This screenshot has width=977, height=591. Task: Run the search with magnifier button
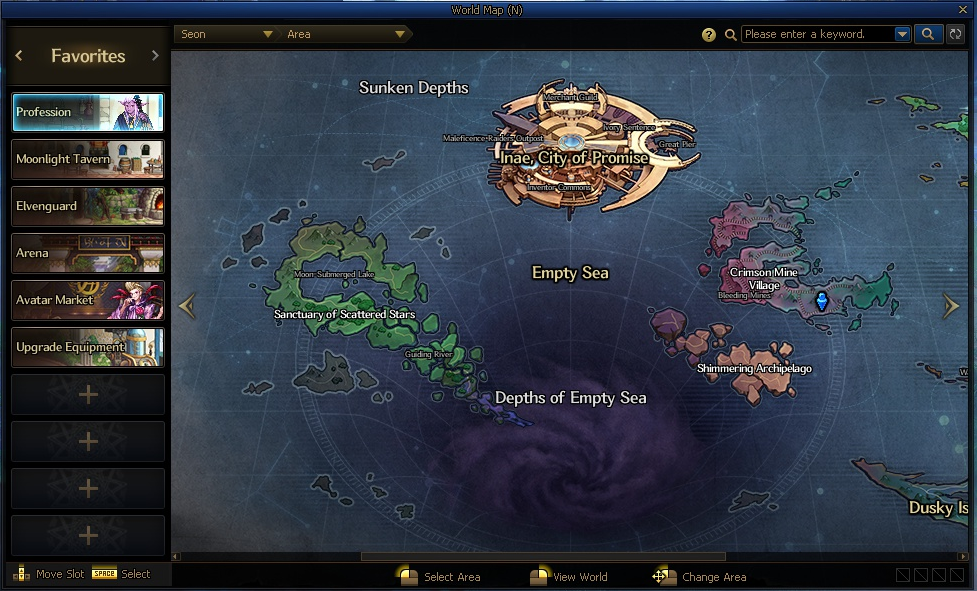point(928,34)
